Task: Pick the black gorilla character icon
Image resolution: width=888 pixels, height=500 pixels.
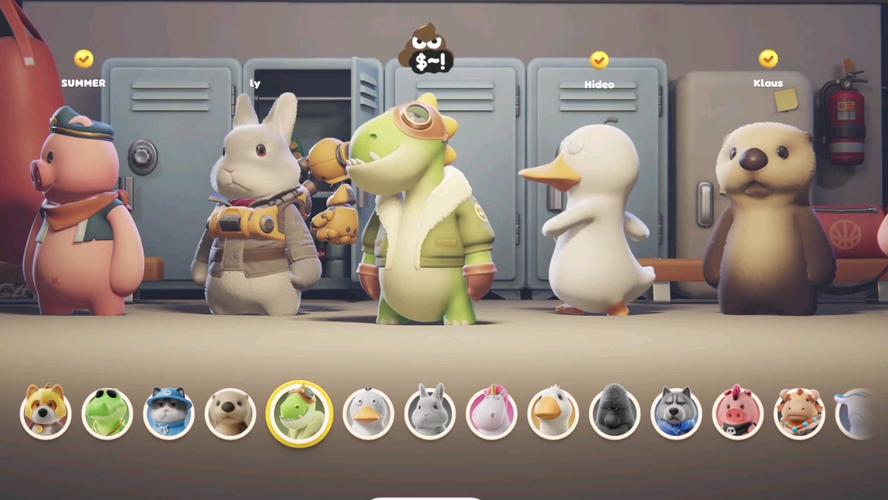Action: (615, 413)
